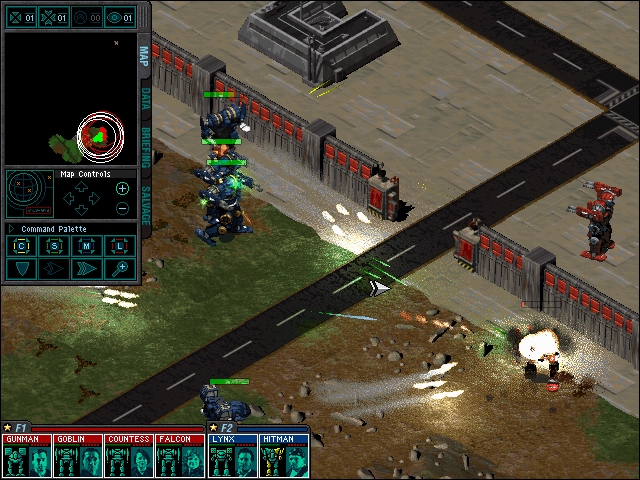Activate the S command palette button
The height and width of the screenshot is (480, 640).
(55, 246)
